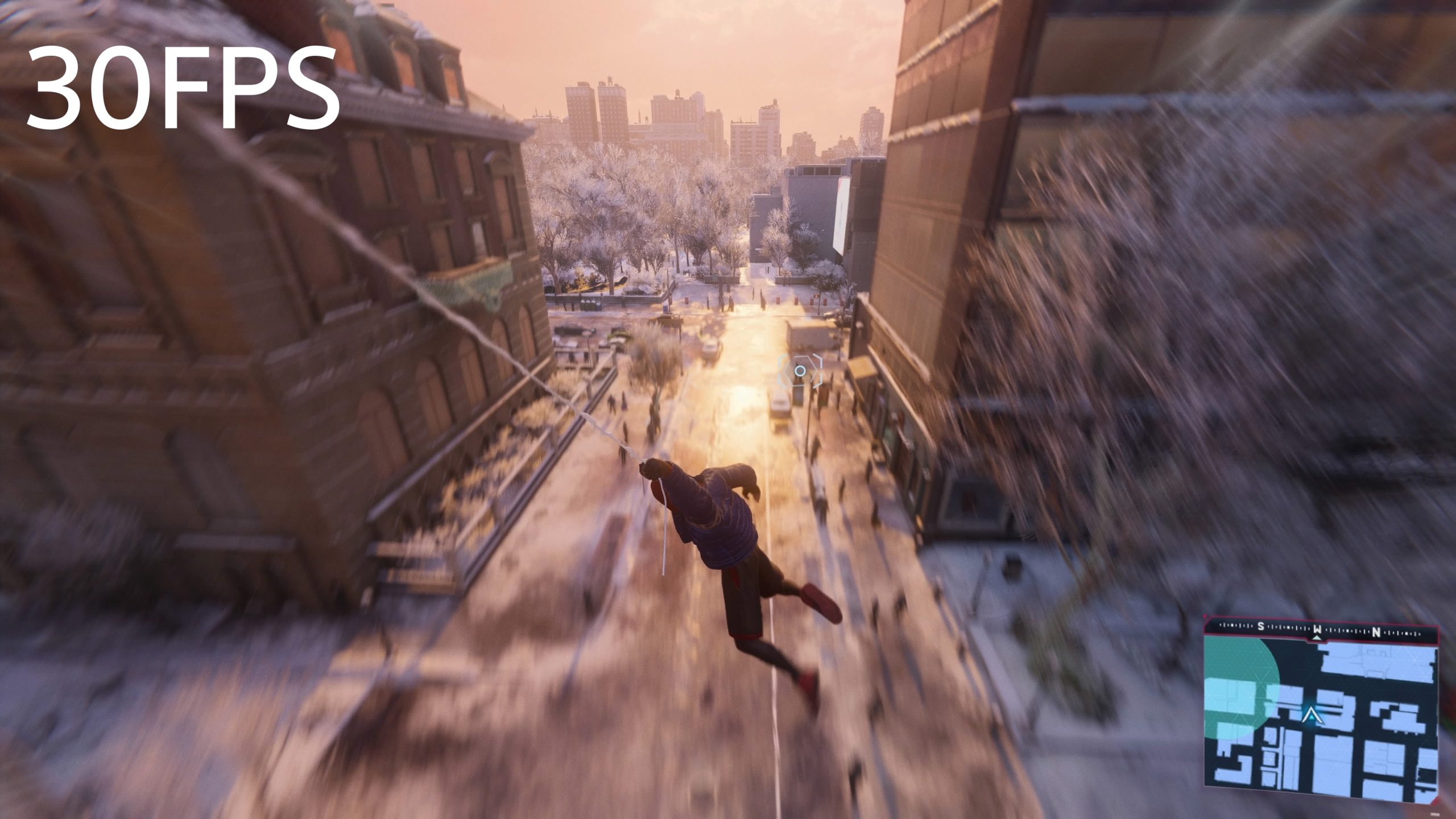Click the hexagonal targeting reticle

pyautogui.click(x=800, y=371)
